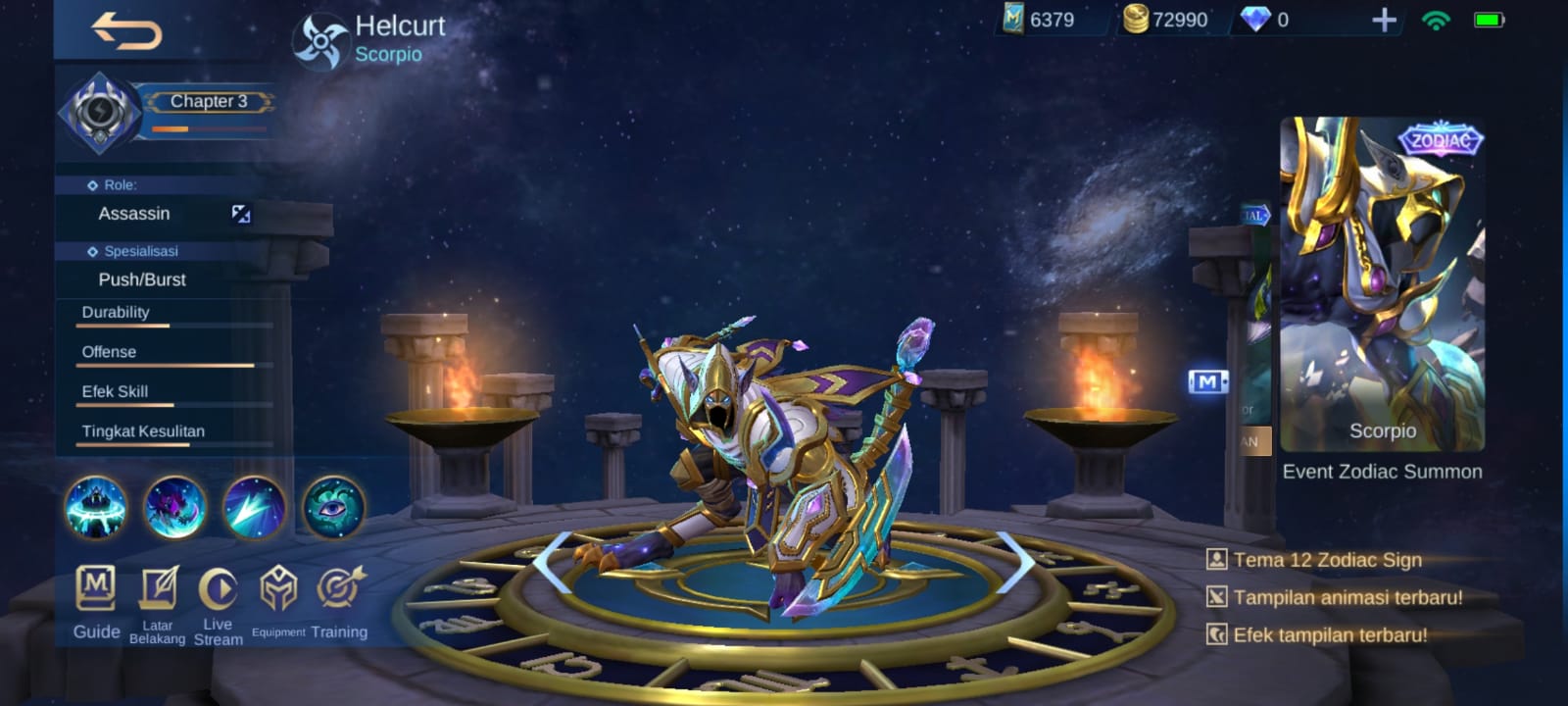Tap the green network signal indicator

click(1435, 20)
